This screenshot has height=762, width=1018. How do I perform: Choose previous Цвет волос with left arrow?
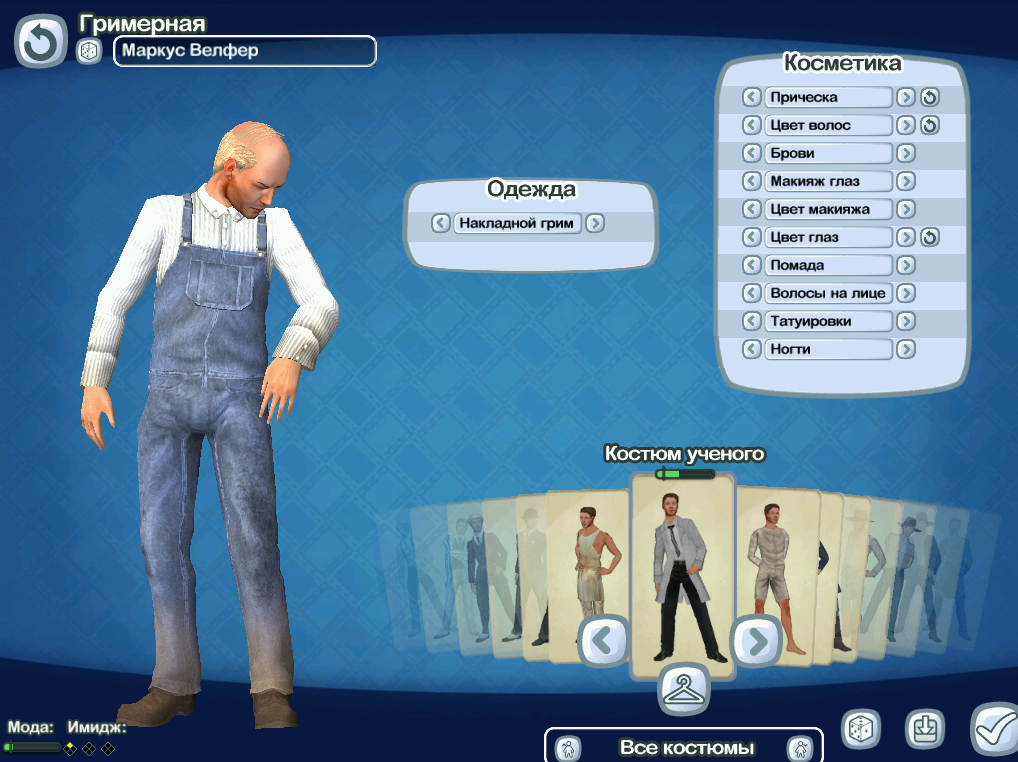click(752, 125)
